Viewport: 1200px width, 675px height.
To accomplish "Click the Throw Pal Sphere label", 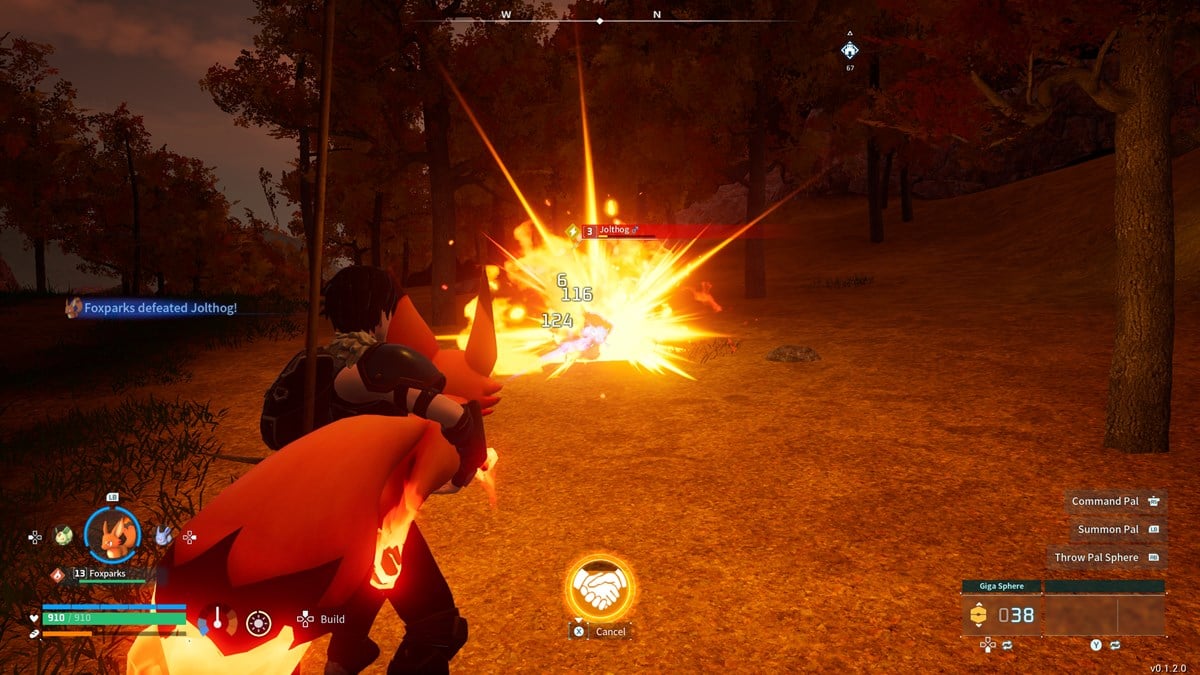I will pyautogui.click(x=1096, y=557).
